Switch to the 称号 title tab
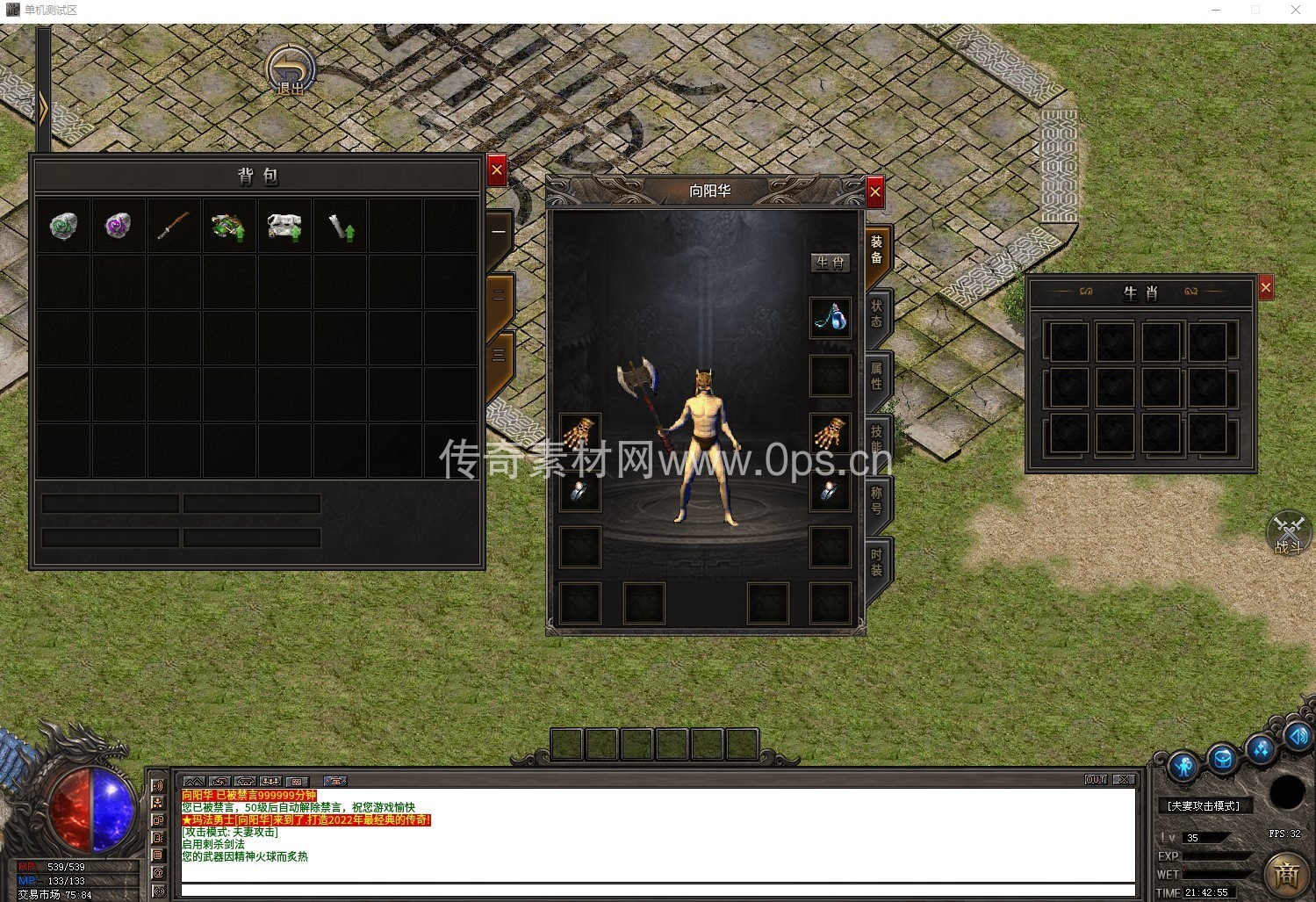 click(876, 501)
